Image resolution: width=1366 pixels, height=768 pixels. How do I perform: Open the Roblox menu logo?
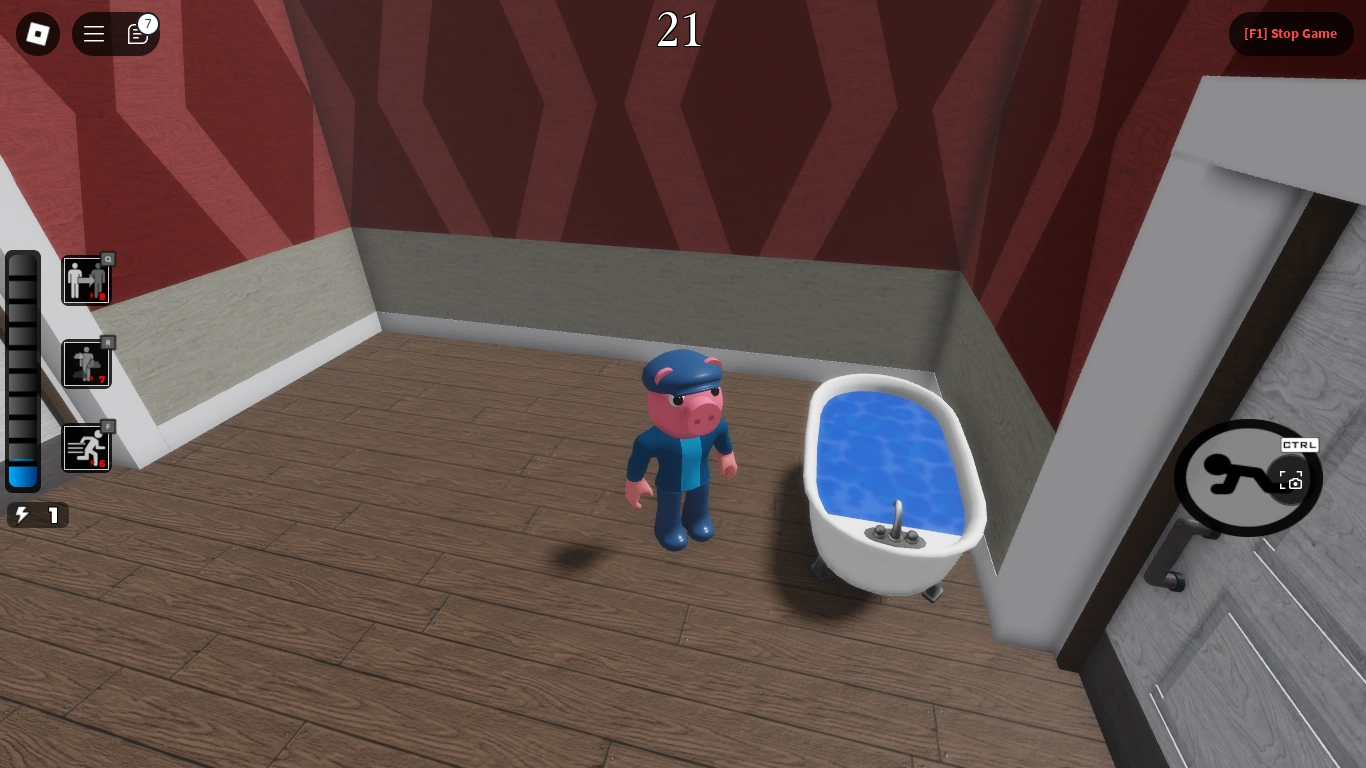pos(37,33)
